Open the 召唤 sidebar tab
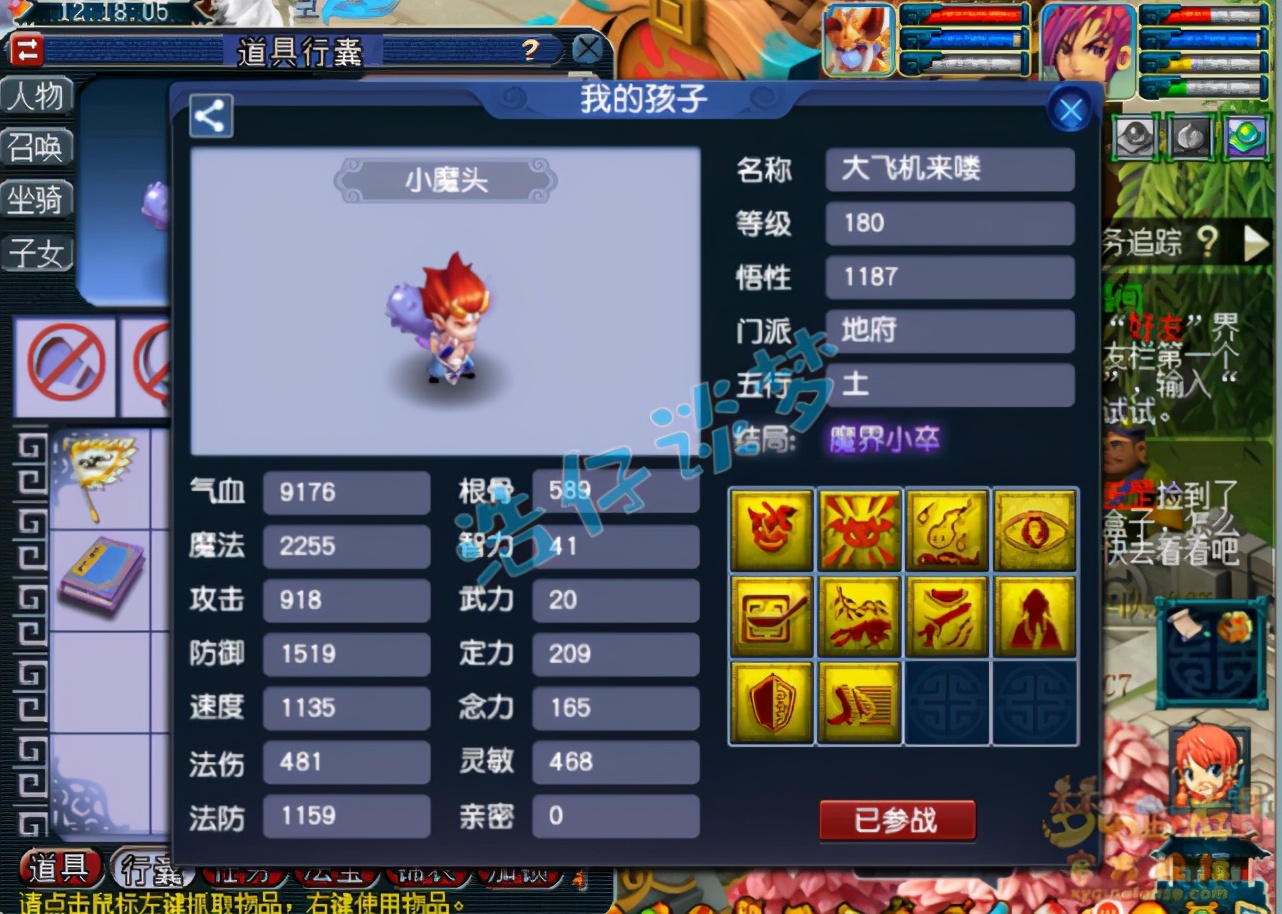1282x914 pixels. coord(38,148)
